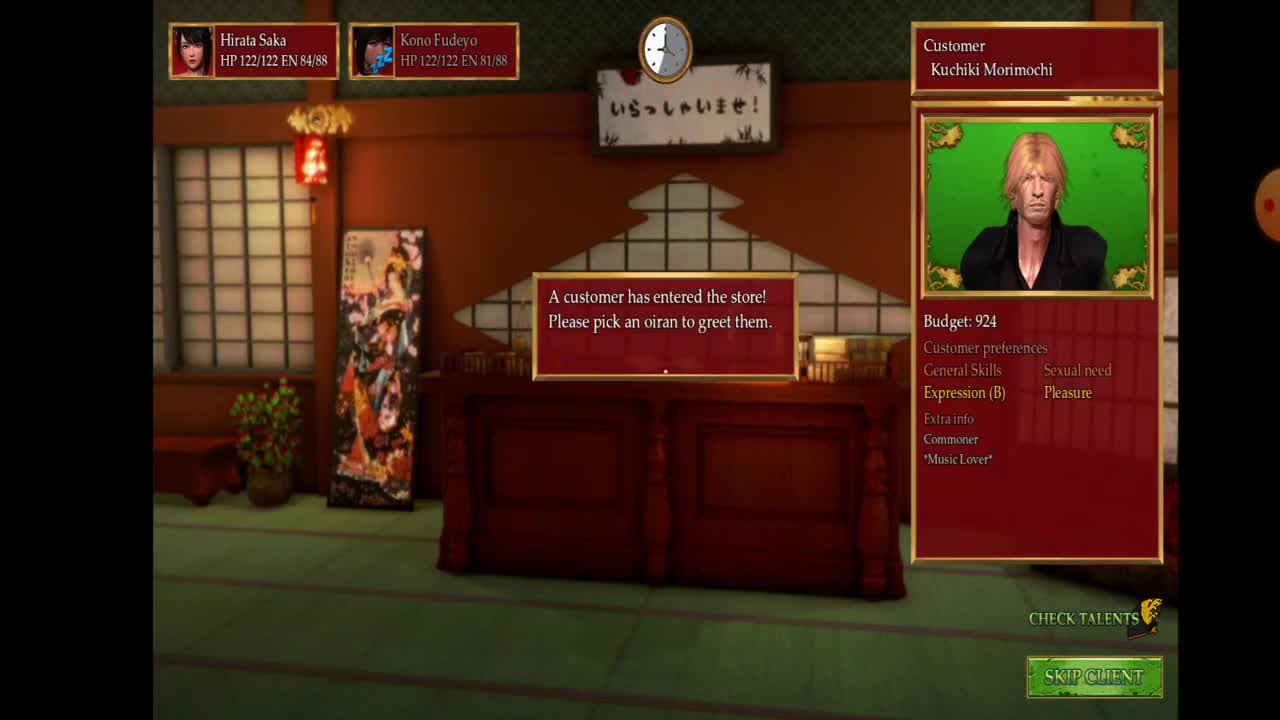
Task: Choose Kono Fudeyo as the greeting oiran
Action: (x=434, y=51)
